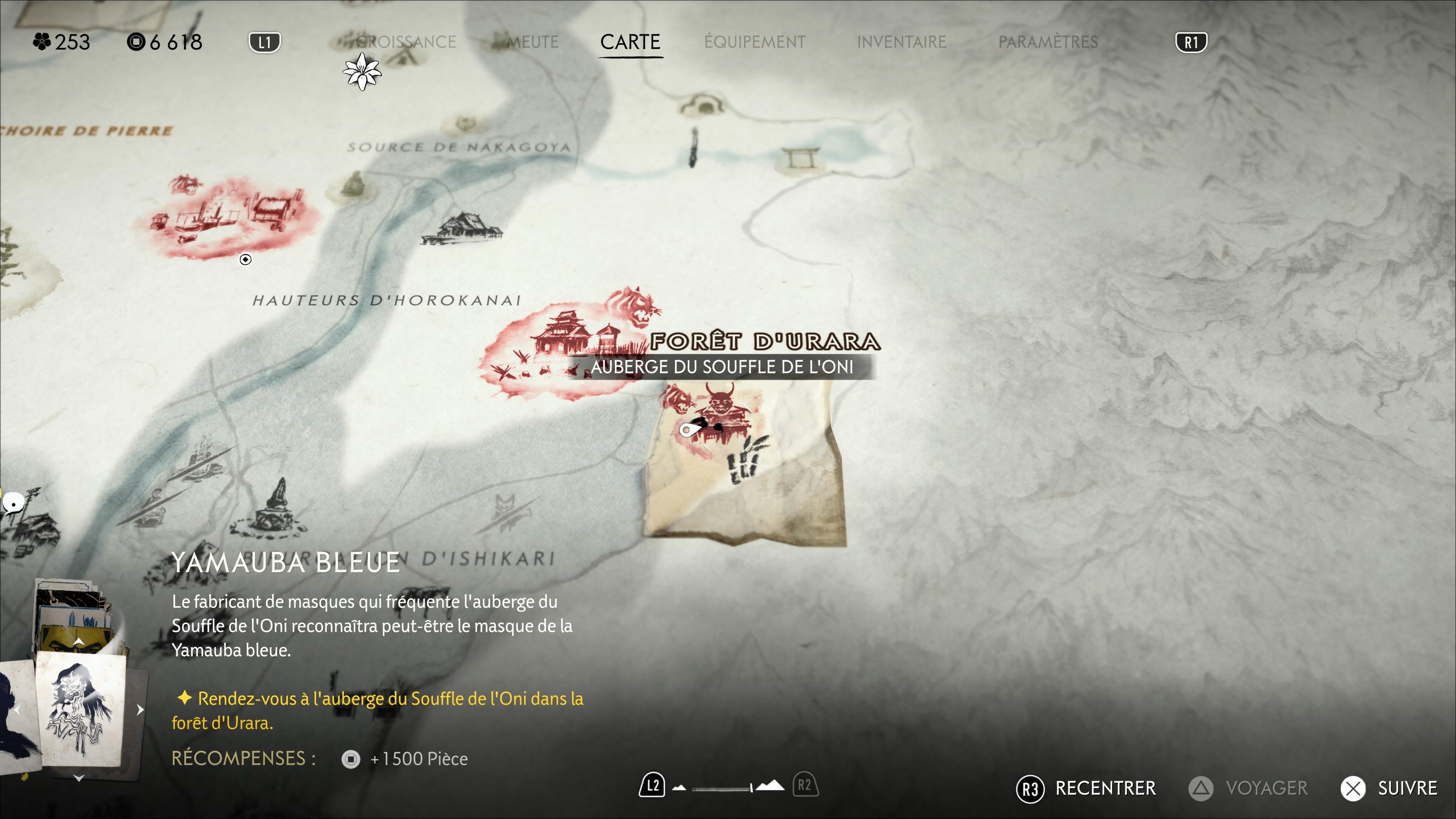Click the up arrow above the quest card

click(x=79, y=642)
